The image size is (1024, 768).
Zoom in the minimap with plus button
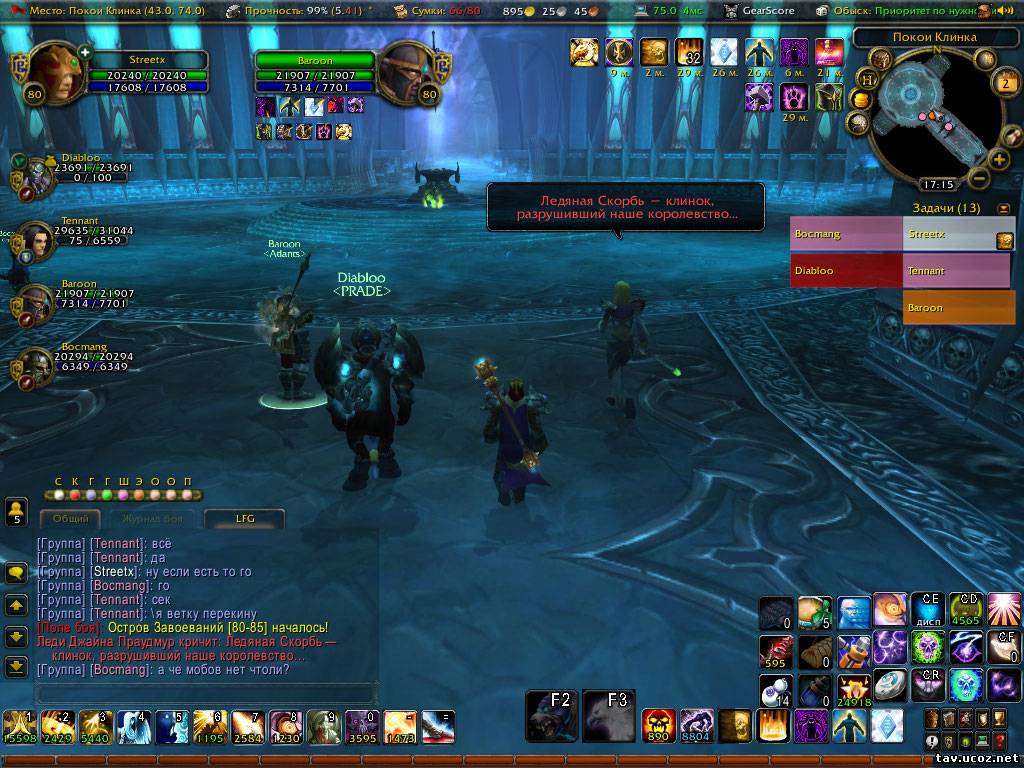click(x=998, y=159)
